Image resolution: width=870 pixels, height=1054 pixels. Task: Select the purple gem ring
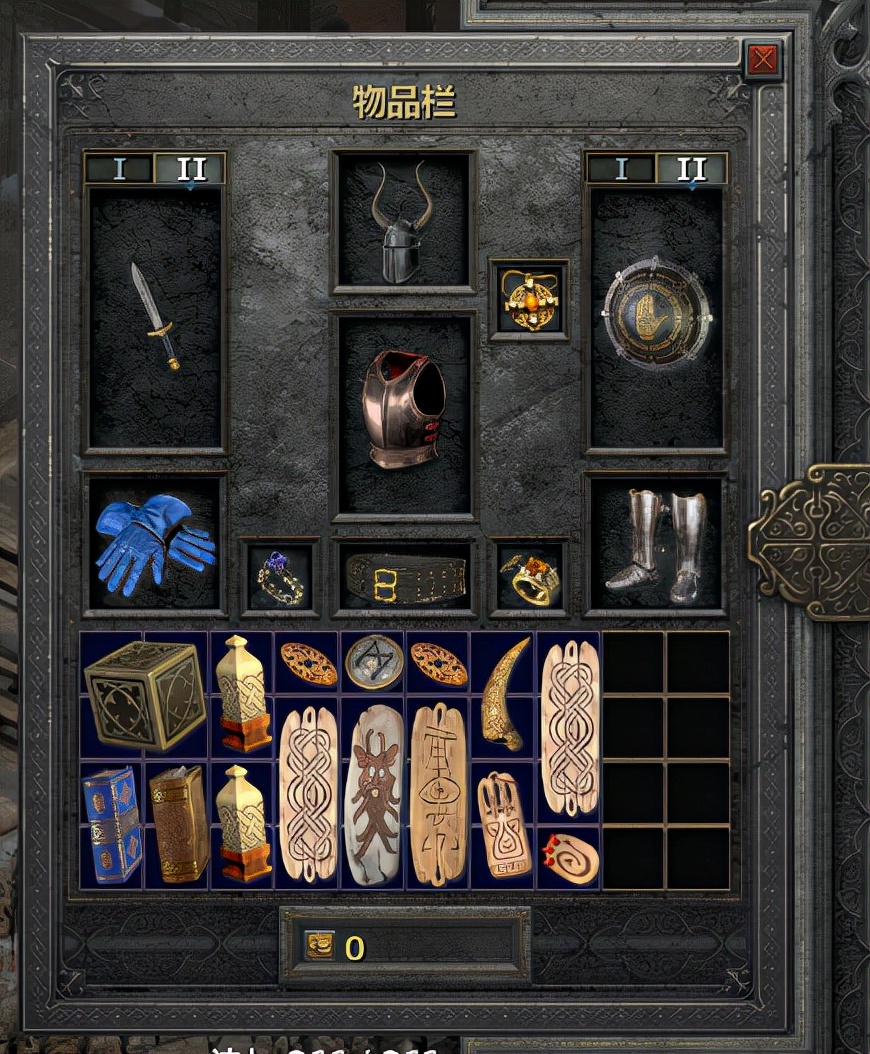point(280,577)
